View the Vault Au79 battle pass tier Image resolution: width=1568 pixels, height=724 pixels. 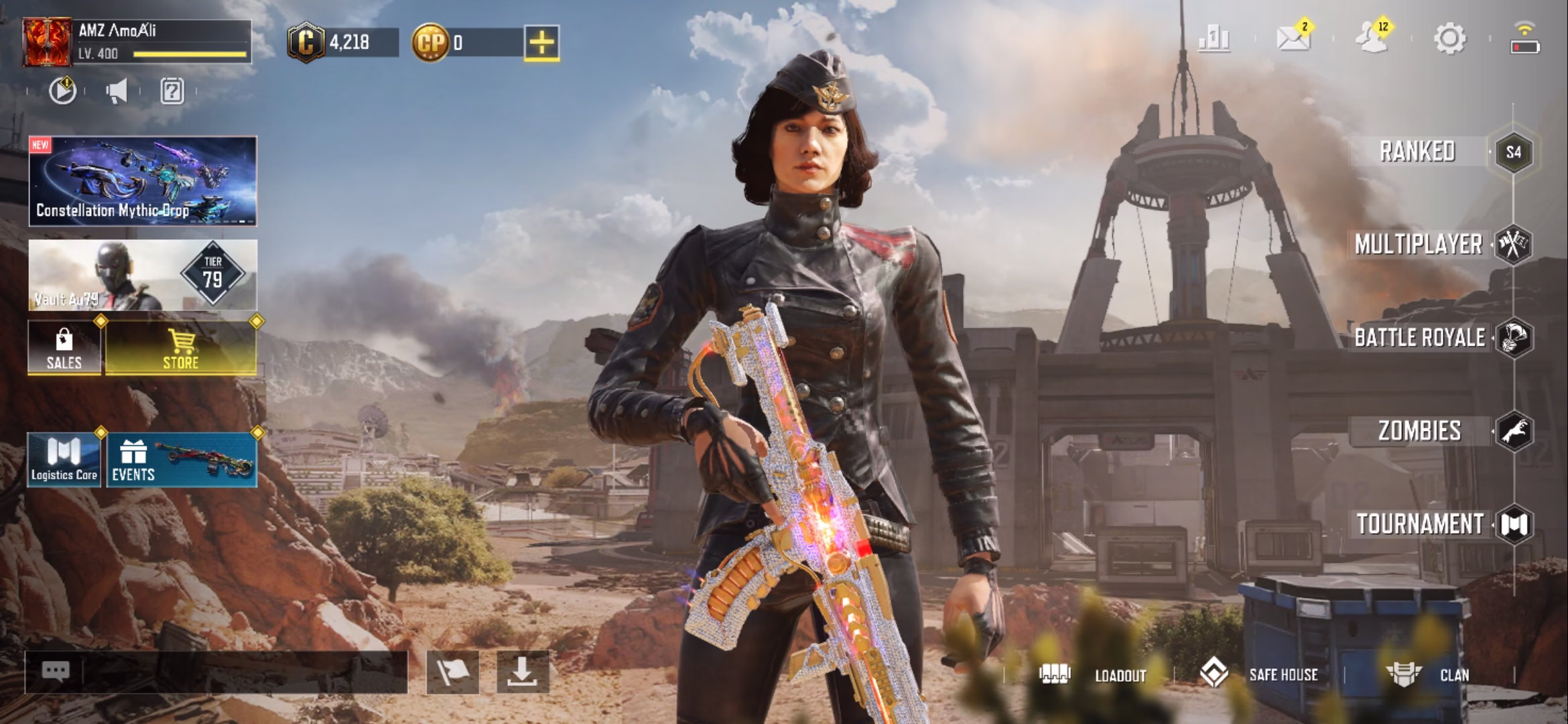click(143, 275)
